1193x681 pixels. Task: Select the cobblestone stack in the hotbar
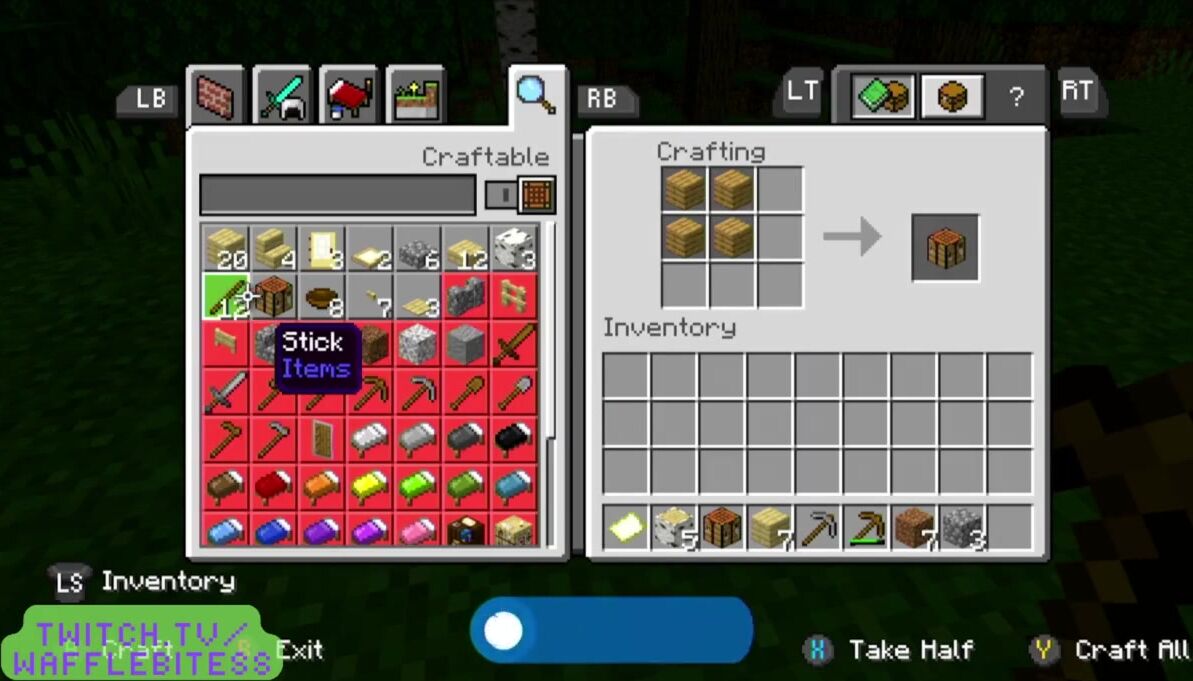point(963,528)
